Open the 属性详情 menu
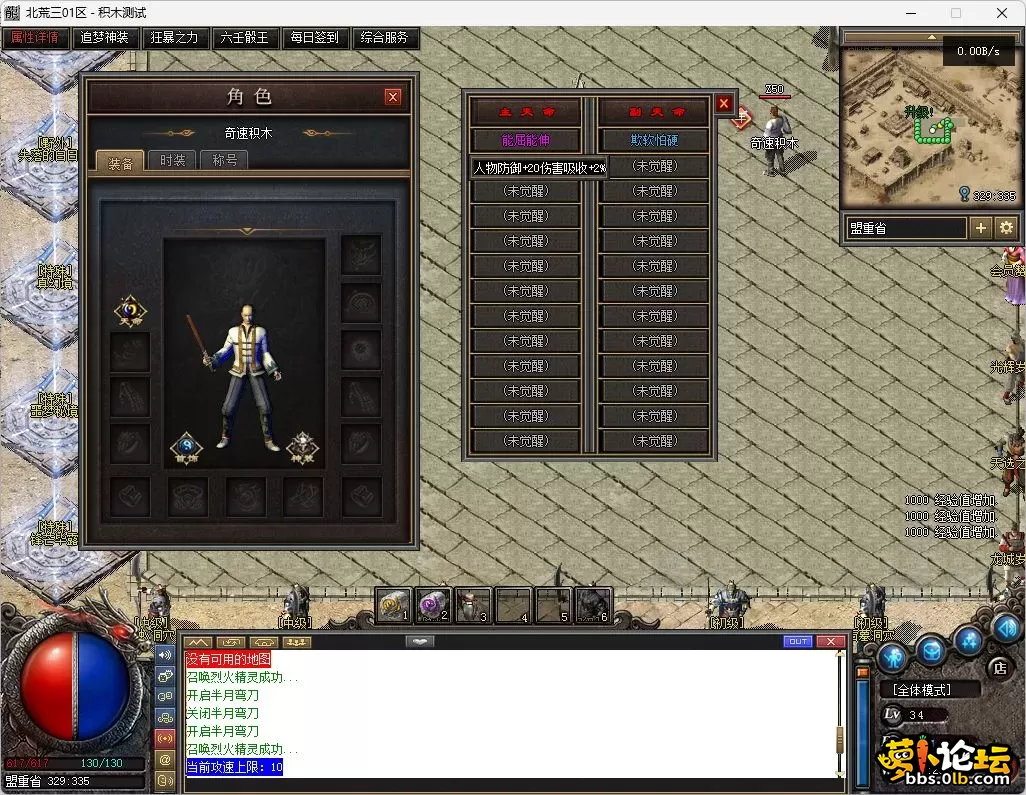Image resolution: width=1026 pixels, height=795 pixels. click(35, 38)
